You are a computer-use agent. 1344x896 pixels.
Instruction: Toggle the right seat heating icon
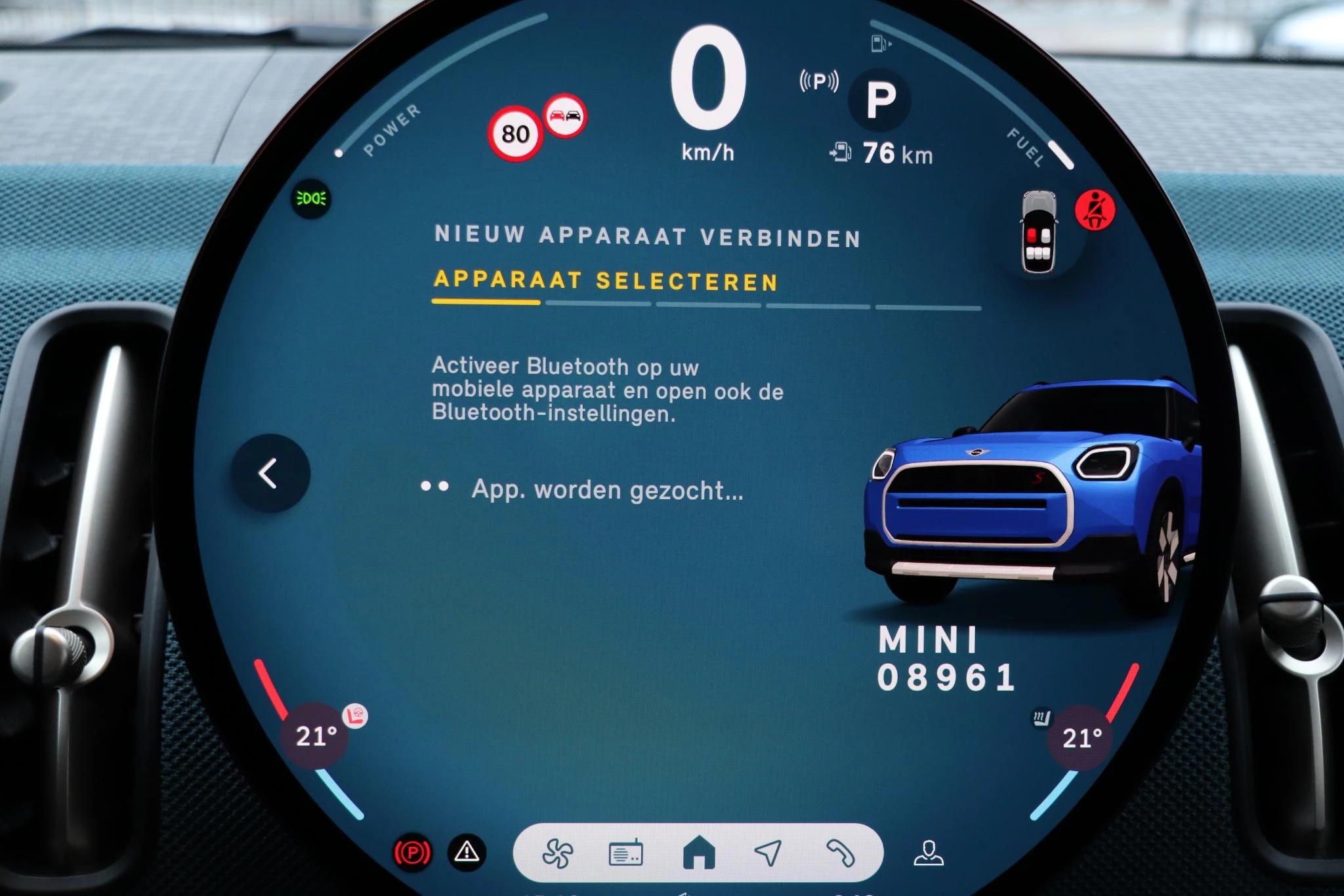pyautogui.click(x=1041, y=718)
